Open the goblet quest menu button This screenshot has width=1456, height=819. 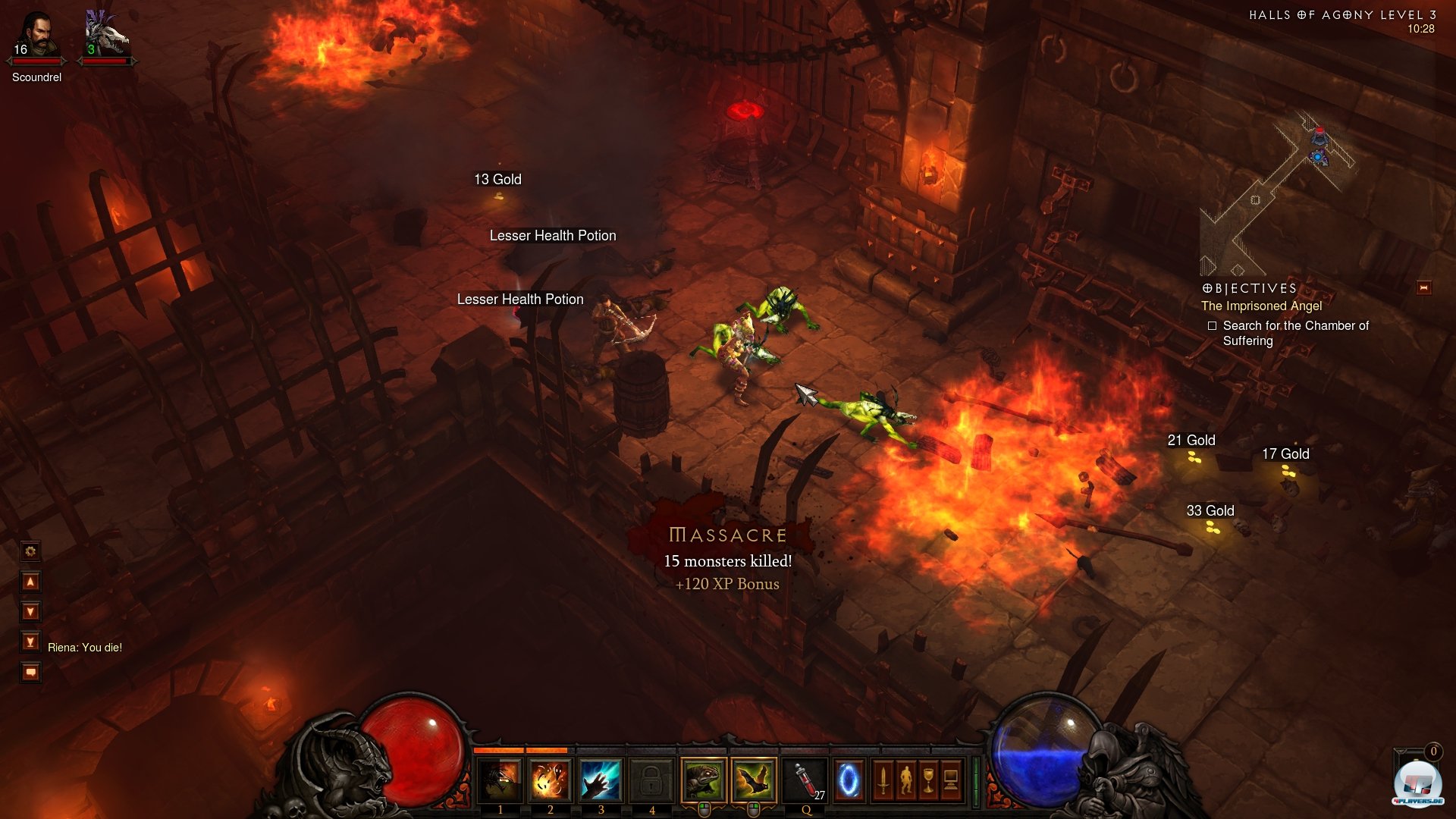coord(929,780)
